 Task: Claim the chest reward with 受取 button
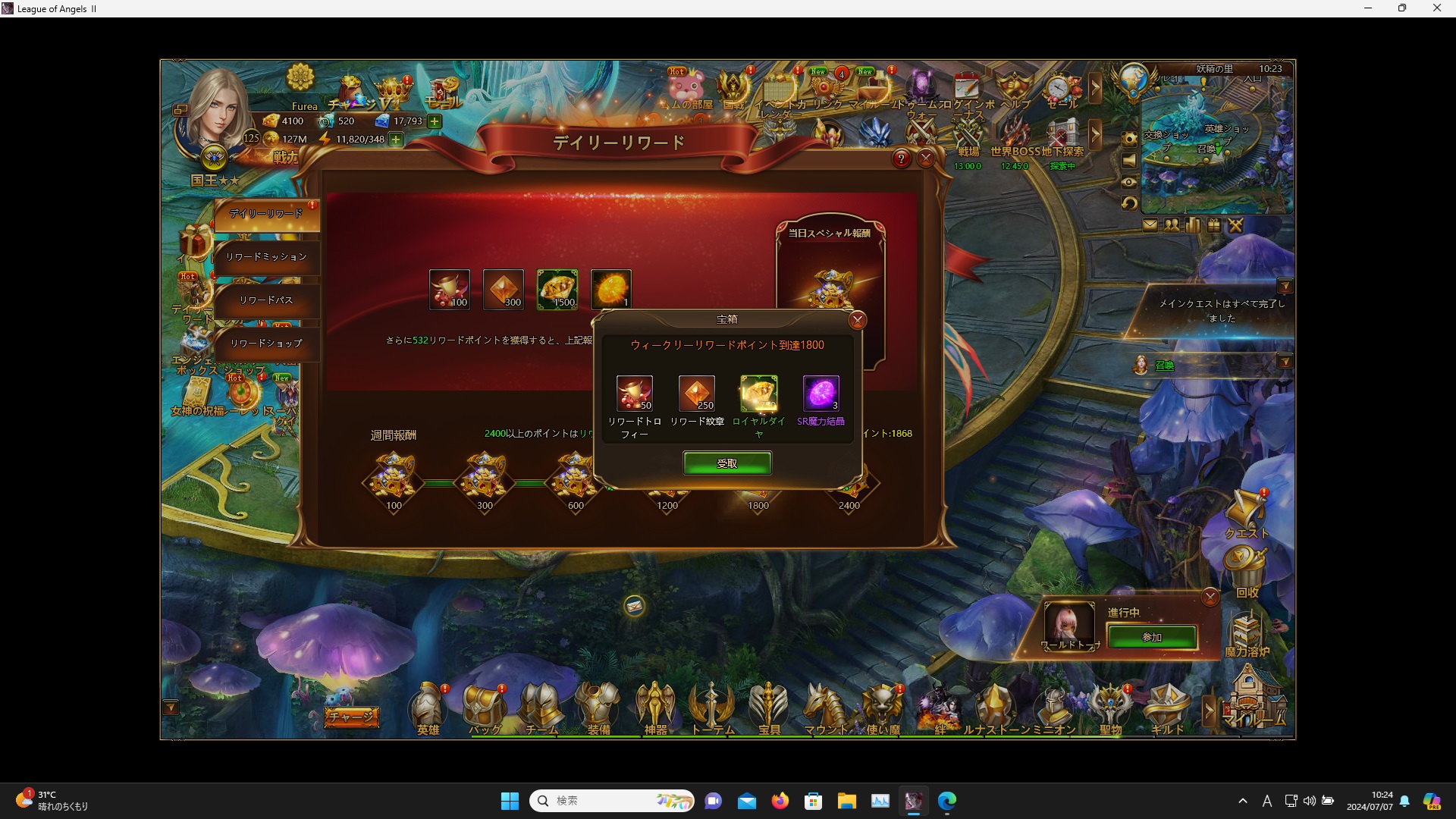click(x=726, y=463)
